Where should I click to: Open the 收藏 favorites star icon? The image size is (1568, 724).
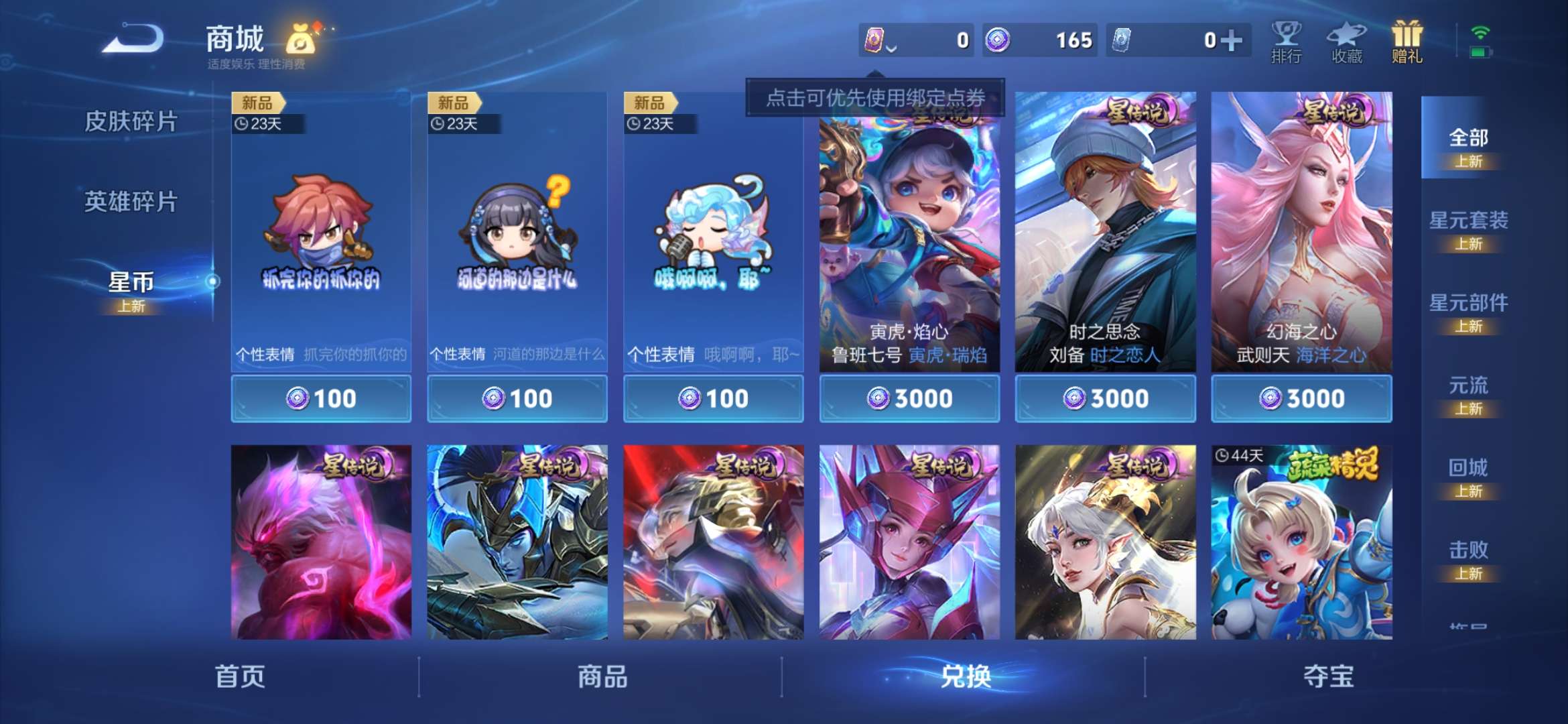[x=1346, y=42]
